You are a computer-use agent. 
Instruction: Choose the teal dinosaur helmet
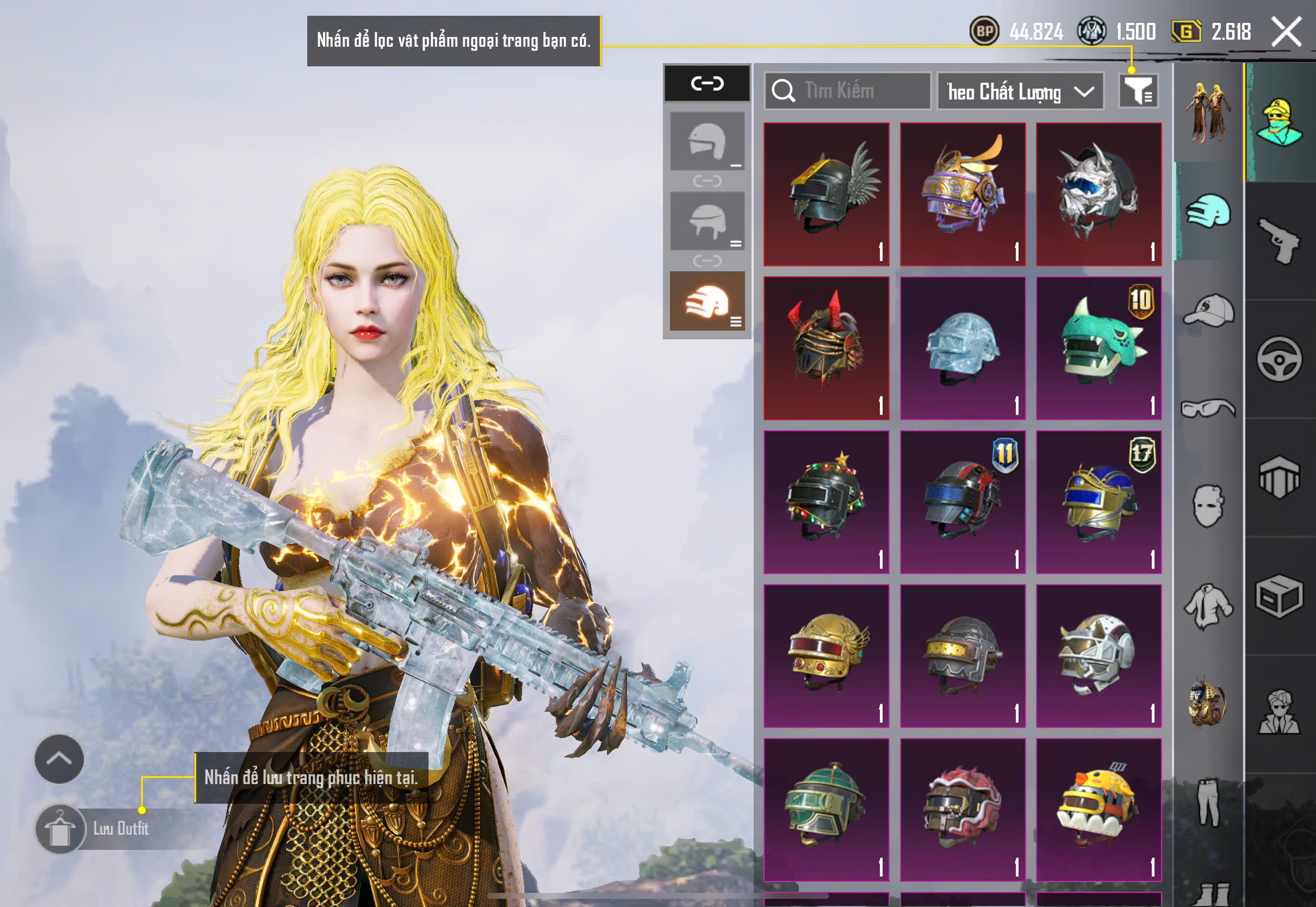pyautogui.click(x=1098, y=348)
